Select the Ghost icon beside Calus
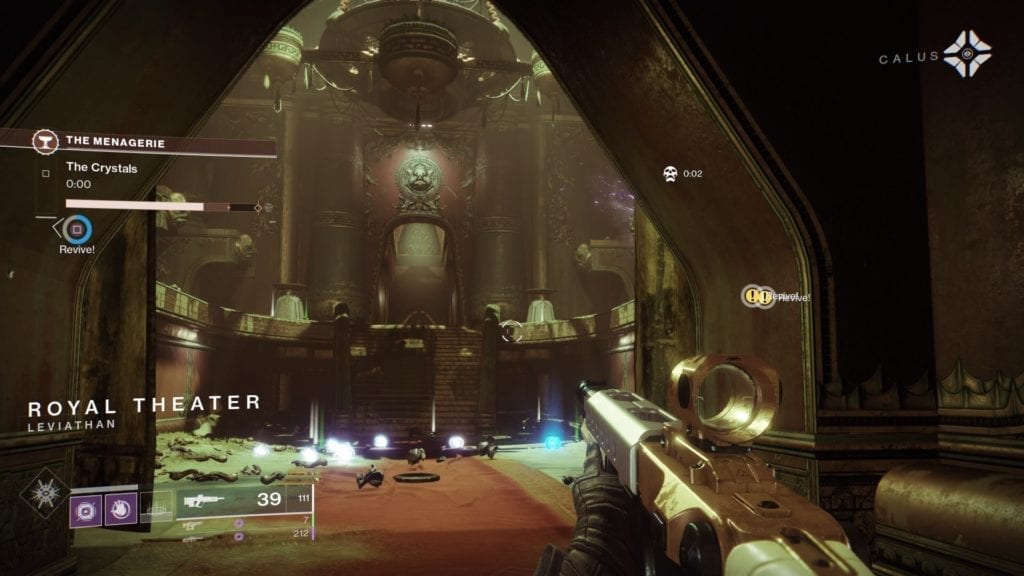 (967, 55)
